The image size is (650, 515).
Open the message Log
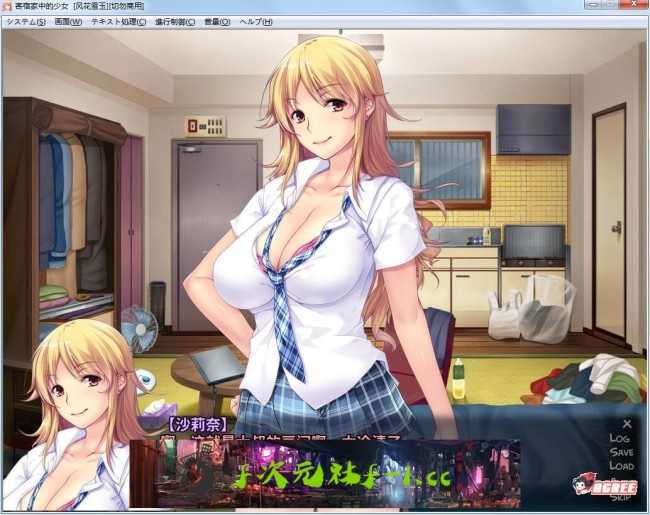coord(620,438)
